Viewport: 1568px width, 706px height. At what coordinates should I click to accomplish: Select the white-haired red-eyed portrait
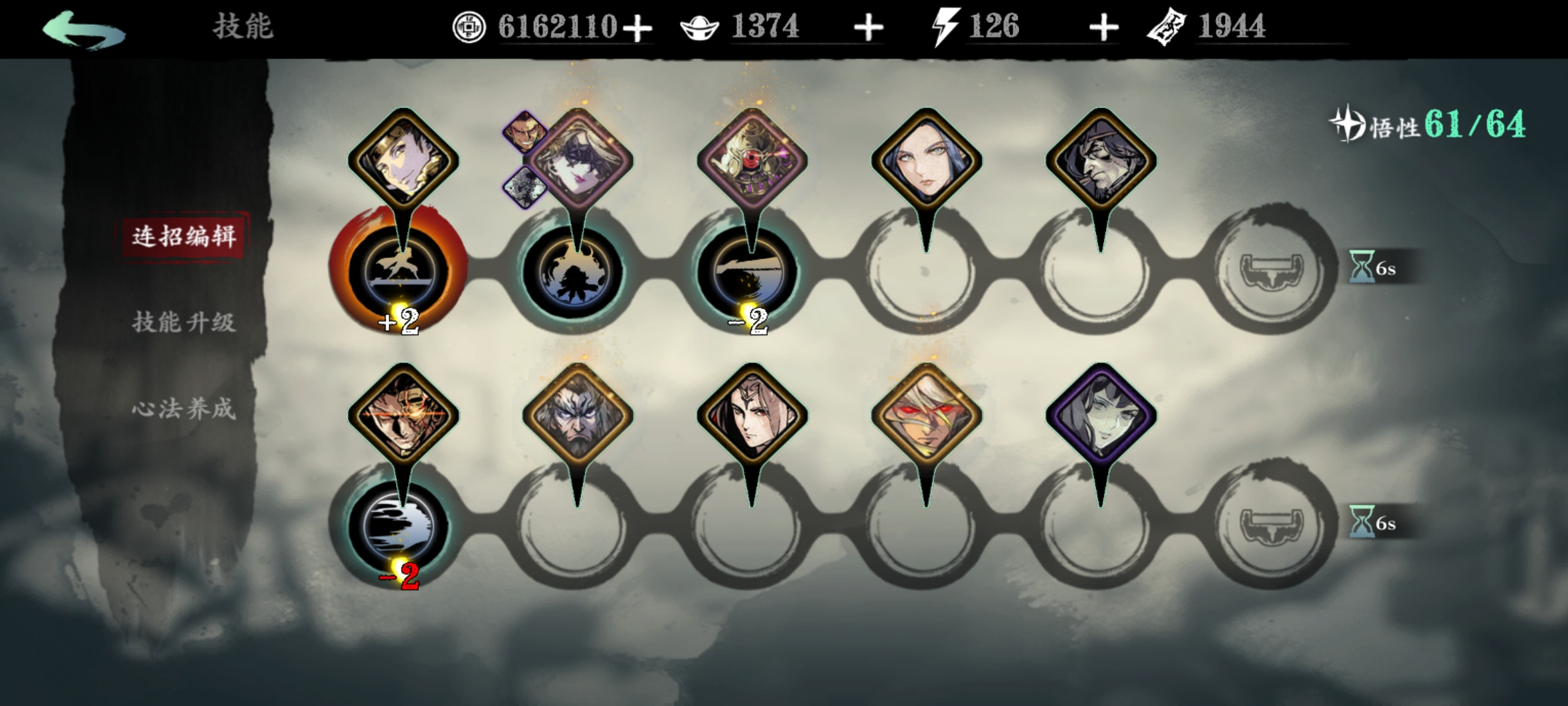pos(926,416)
